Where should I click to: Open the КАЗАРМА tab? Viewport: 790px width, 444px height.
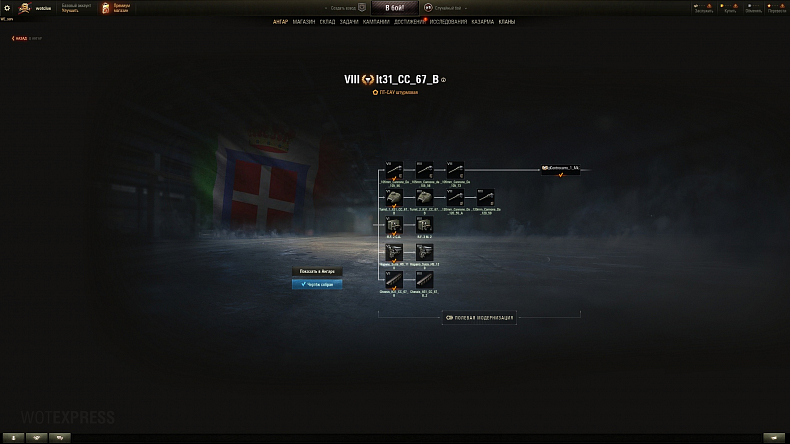(x=482, y=21)
